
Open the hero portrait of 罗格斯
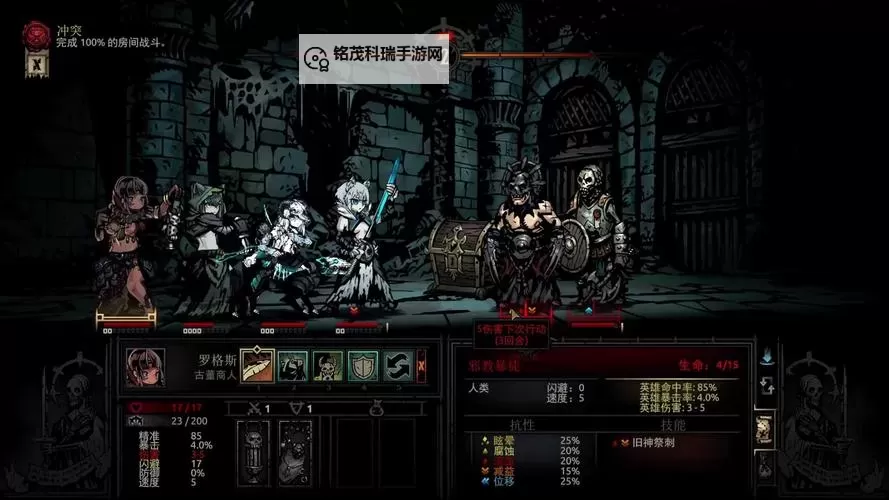145,366
